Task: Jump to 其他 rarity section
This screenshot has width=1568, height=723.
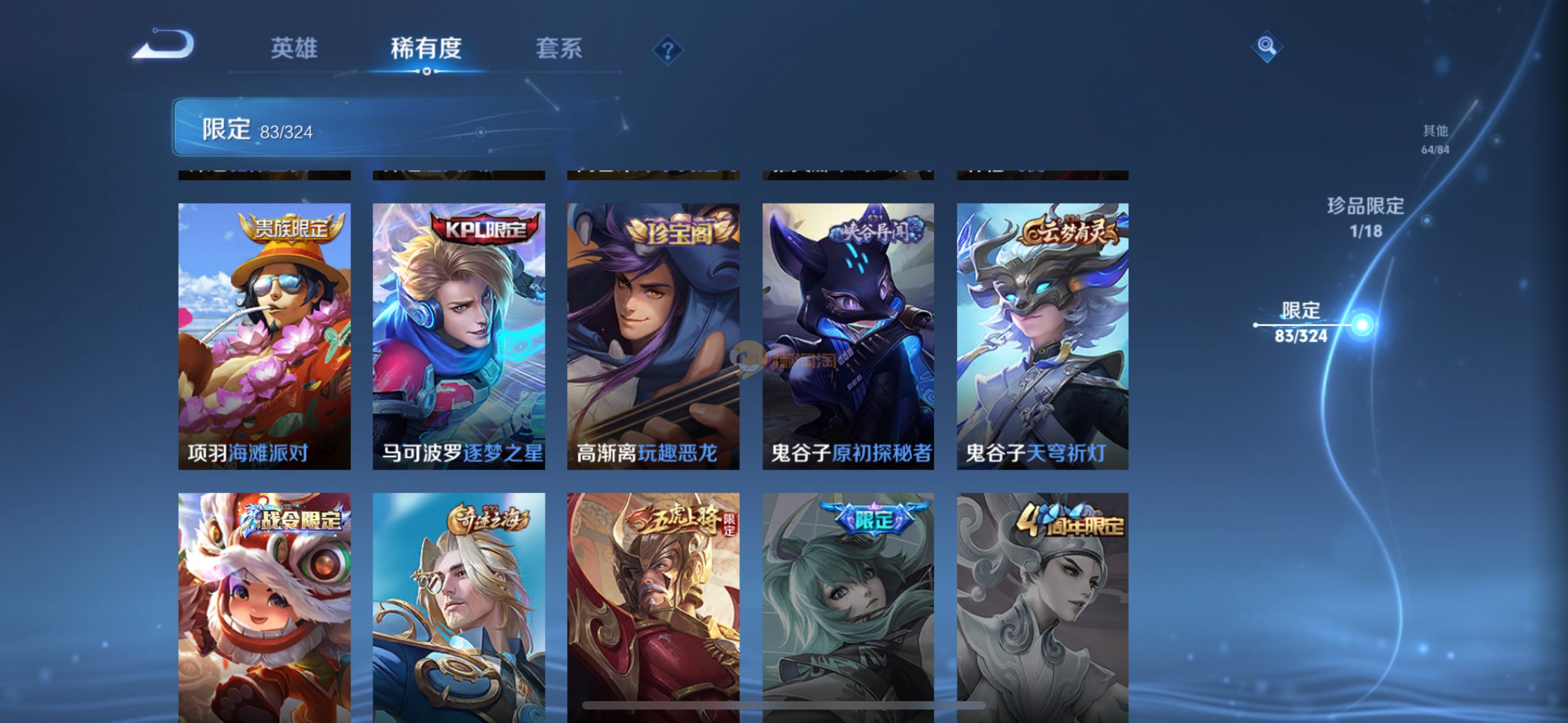Action: [x=1435, y=139]
